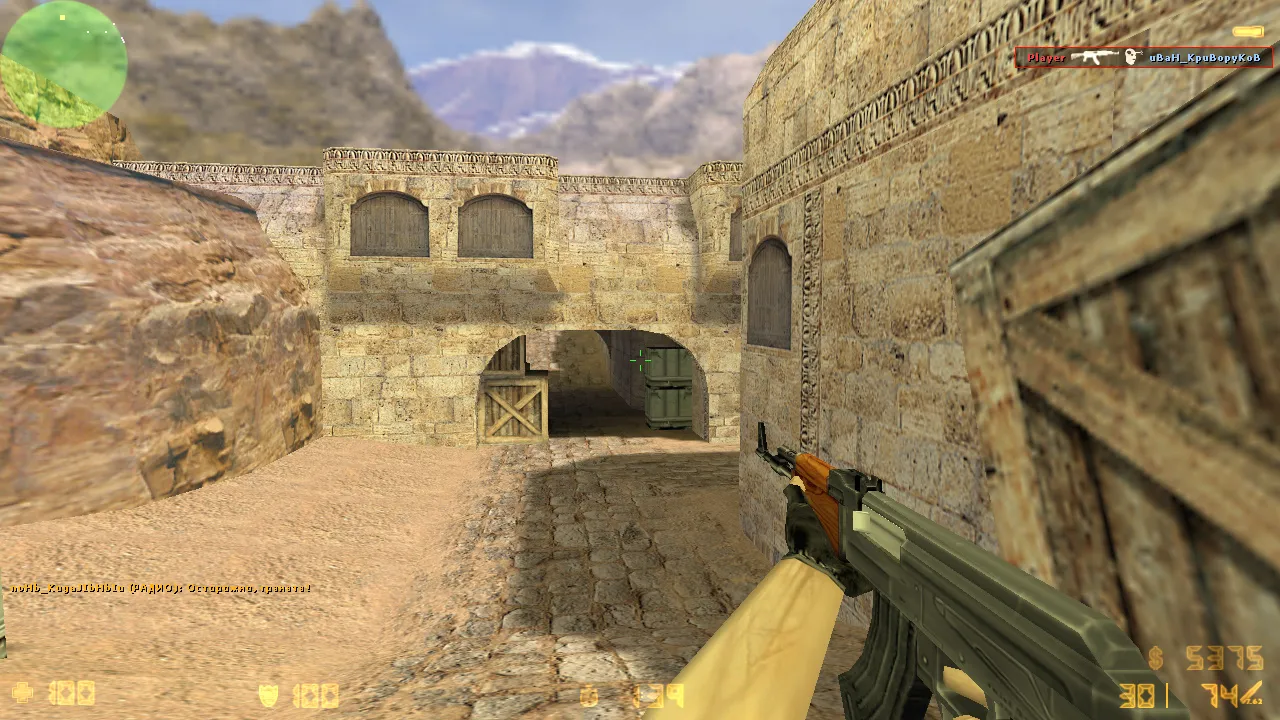Click the circular green radar
The image size is (1280, 720).
click(65, 64)
